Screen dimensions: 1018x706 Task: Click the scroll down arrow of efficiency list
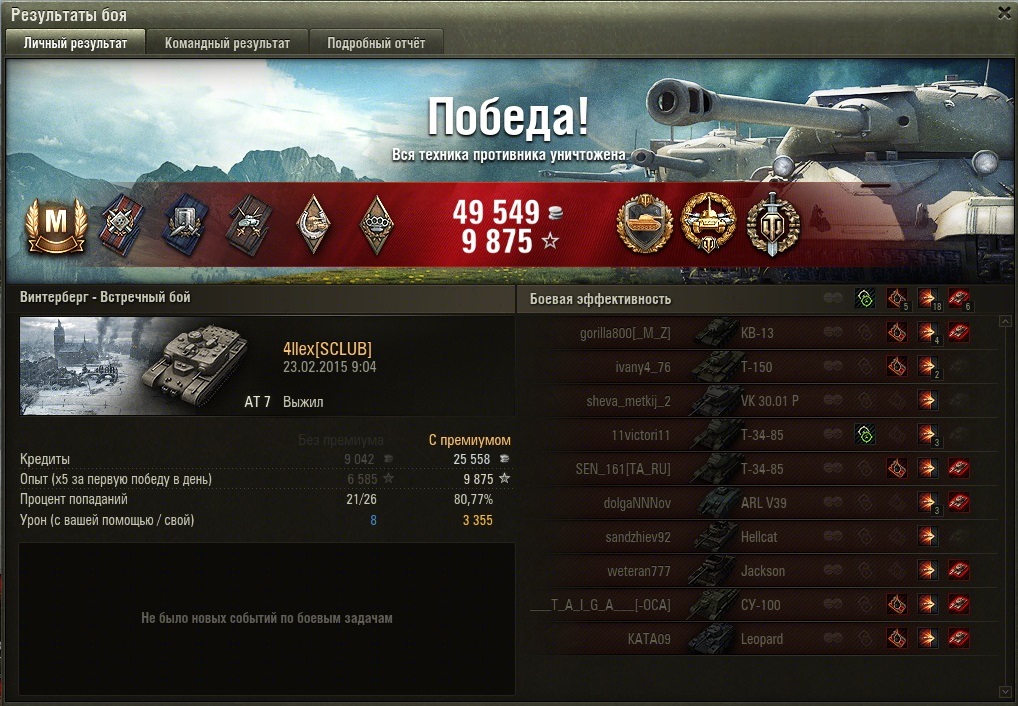click(1005, 692)
